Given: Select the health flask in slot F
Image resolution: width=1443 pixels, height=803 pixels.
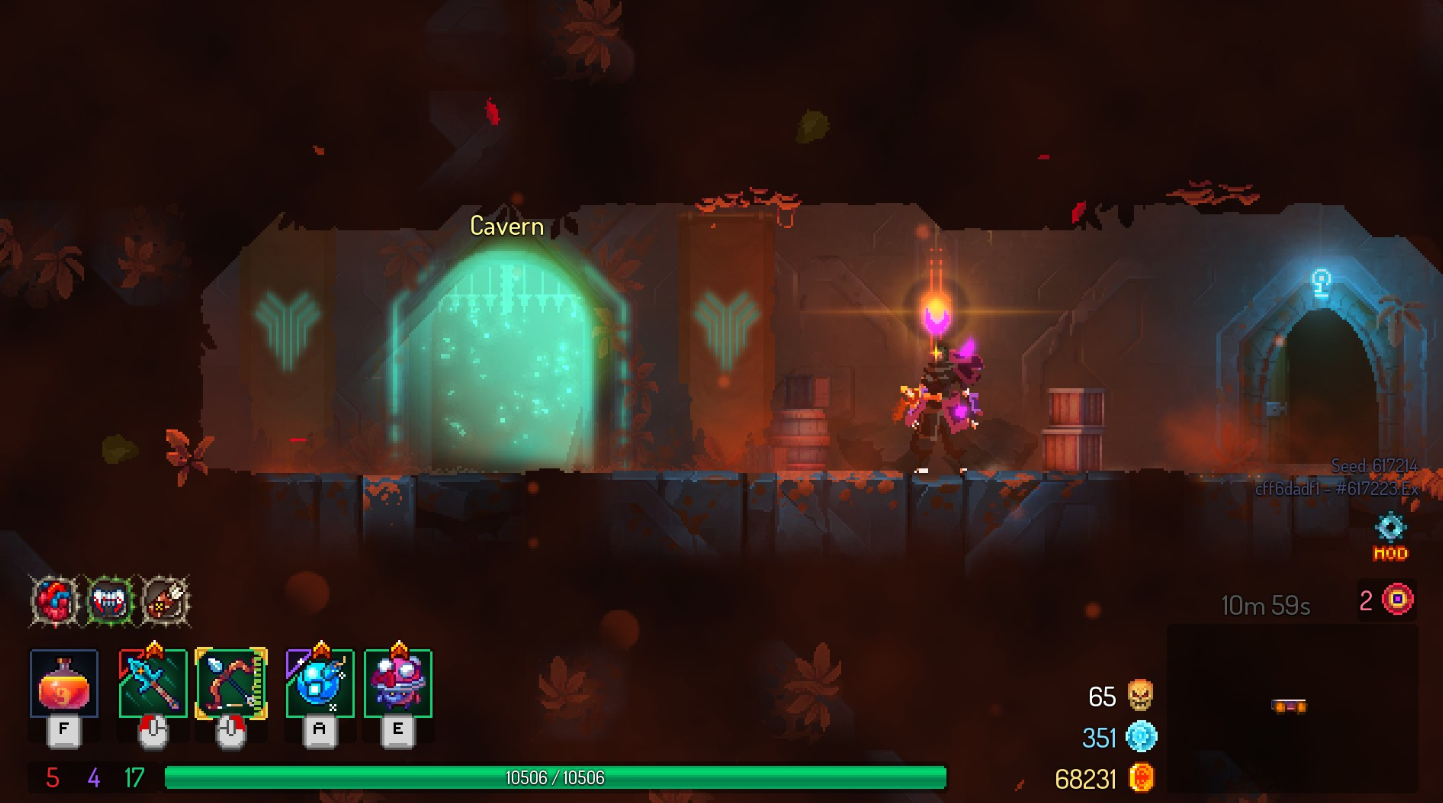Looking at the screenshot, I should pos(66,686).
